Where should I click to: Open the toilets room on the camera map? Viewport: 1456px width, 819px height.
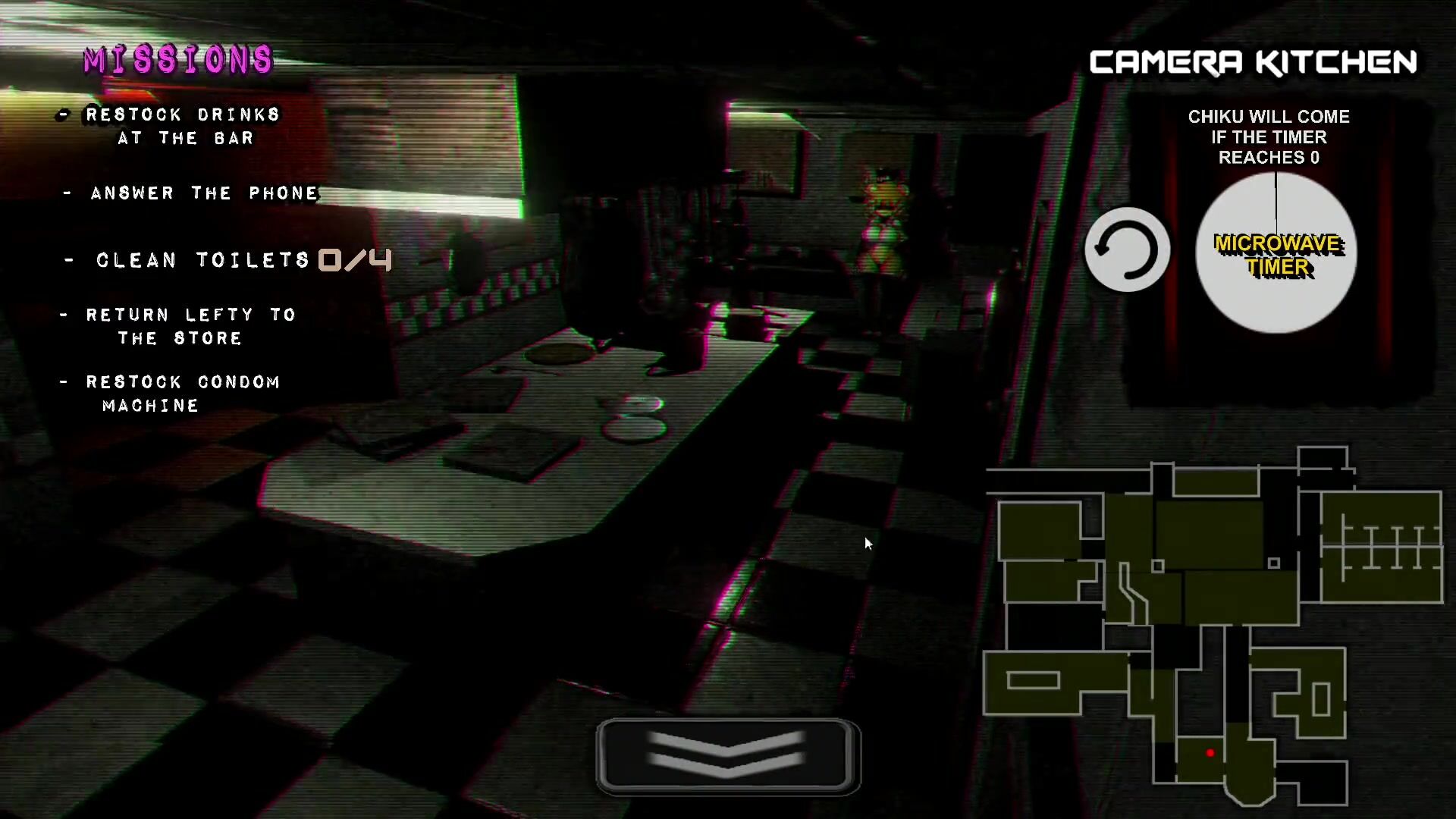click(1381, 548)
